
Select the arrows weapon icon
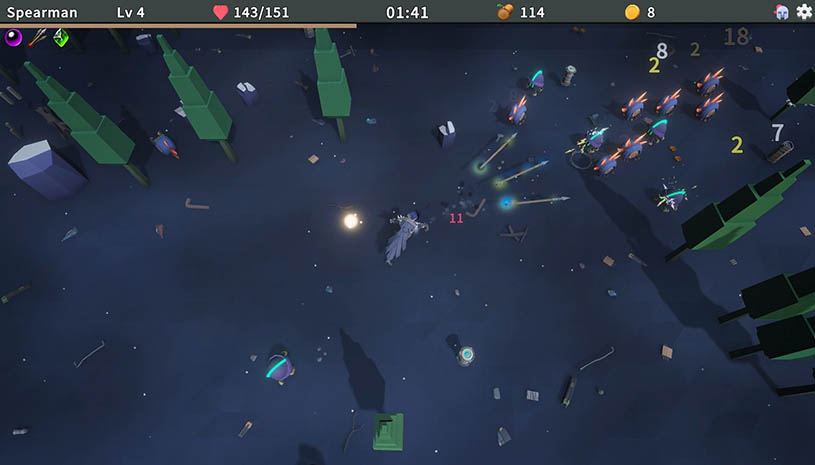[38, 38]
